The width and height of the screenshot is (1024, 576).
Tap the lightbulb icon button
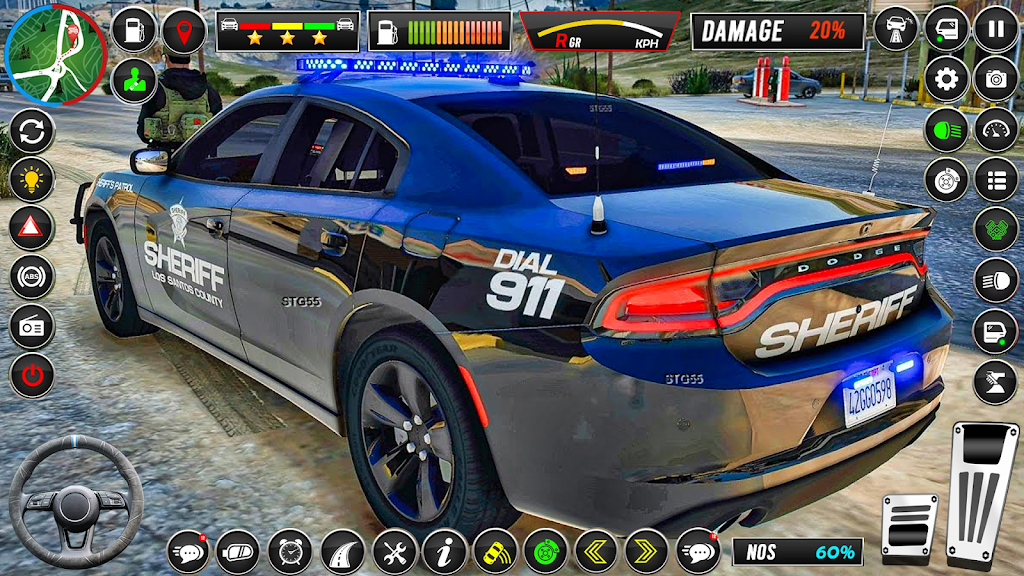32,179
